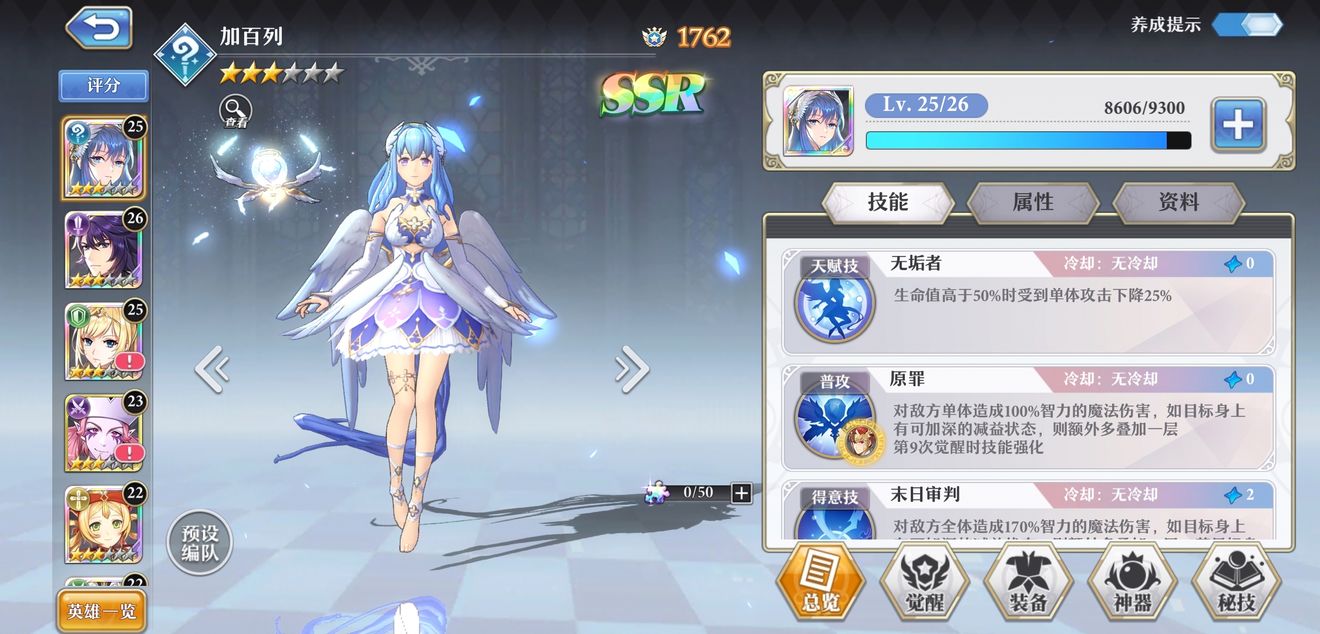Screen dimensions: 1320x634
Task: Open the 秘技 secret skill menu
Action: click(1236, 583)
